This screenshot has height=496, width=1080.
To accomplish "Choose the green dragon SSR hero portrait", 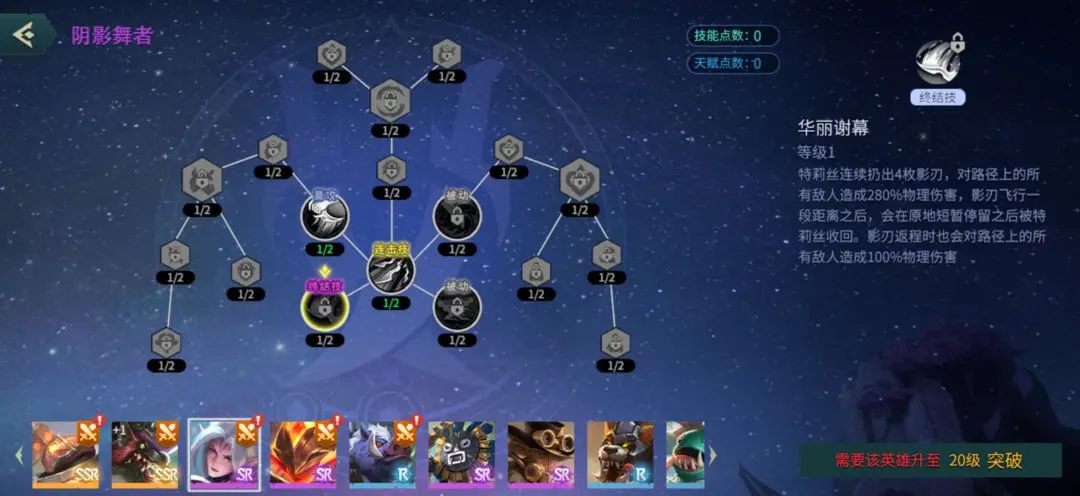I will [145, 455].
